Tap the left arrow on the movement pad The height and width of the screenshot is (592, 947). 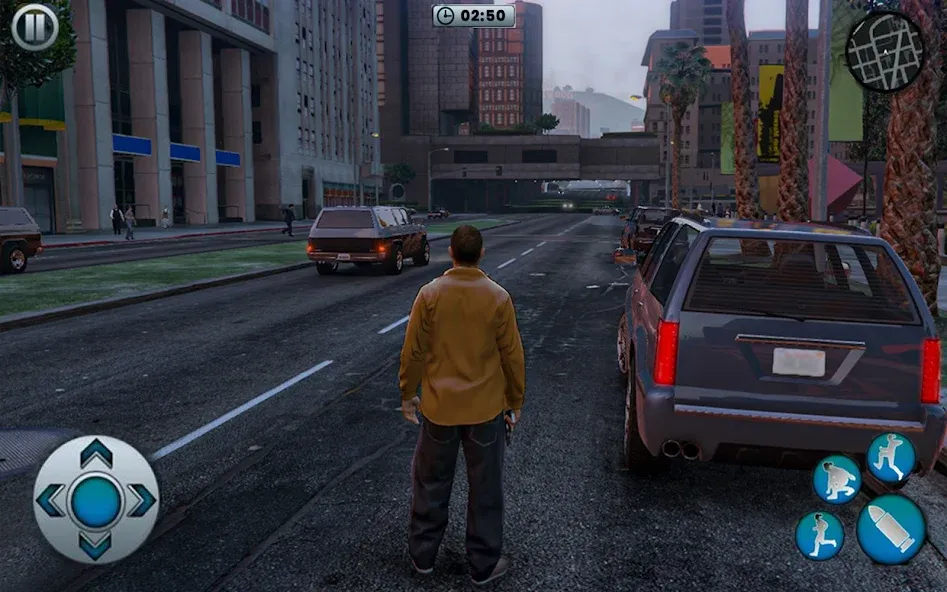(51, 500)
